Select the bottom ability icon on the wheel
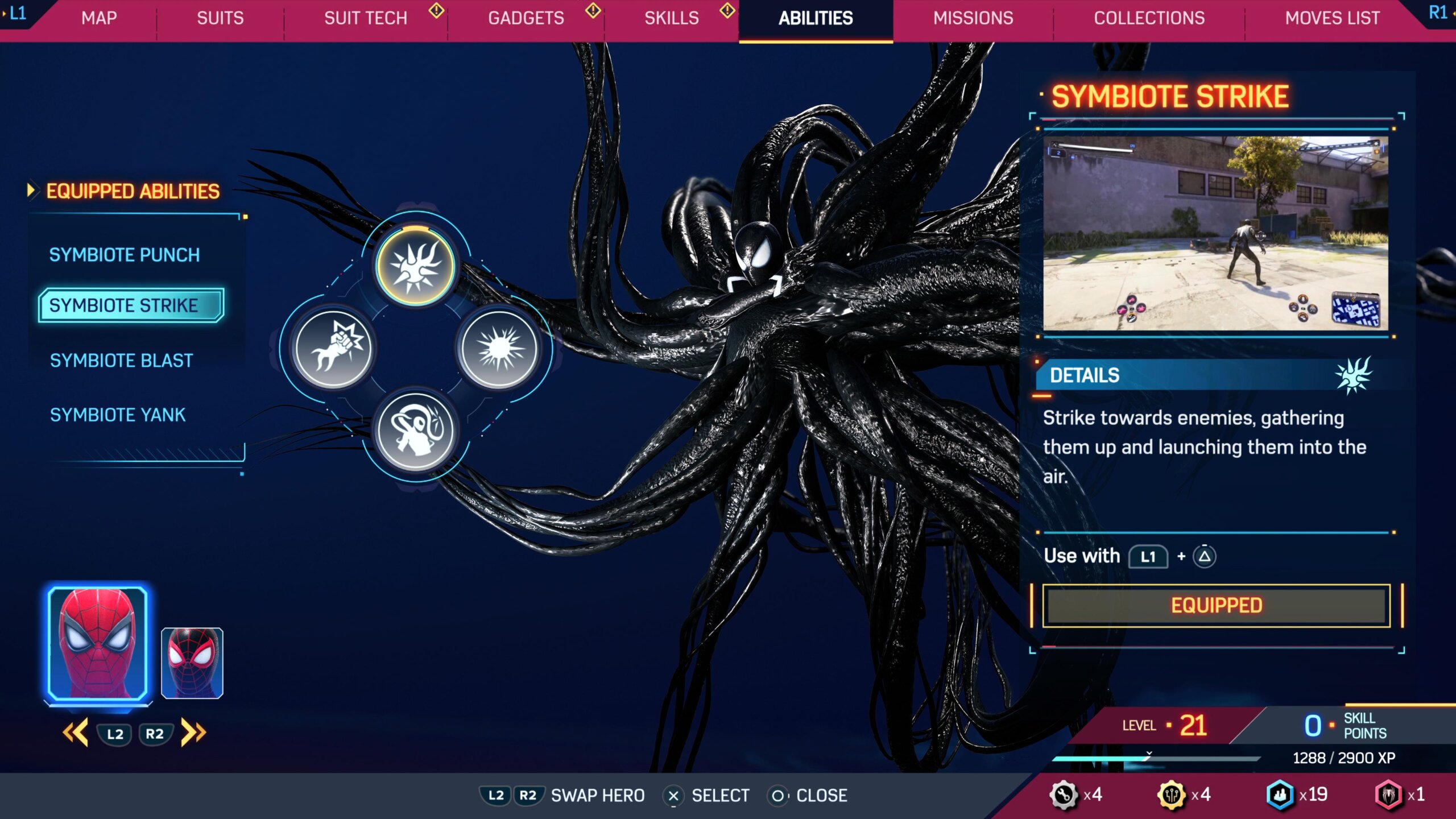The image size is (1456, 819). (x=416, y=431)
